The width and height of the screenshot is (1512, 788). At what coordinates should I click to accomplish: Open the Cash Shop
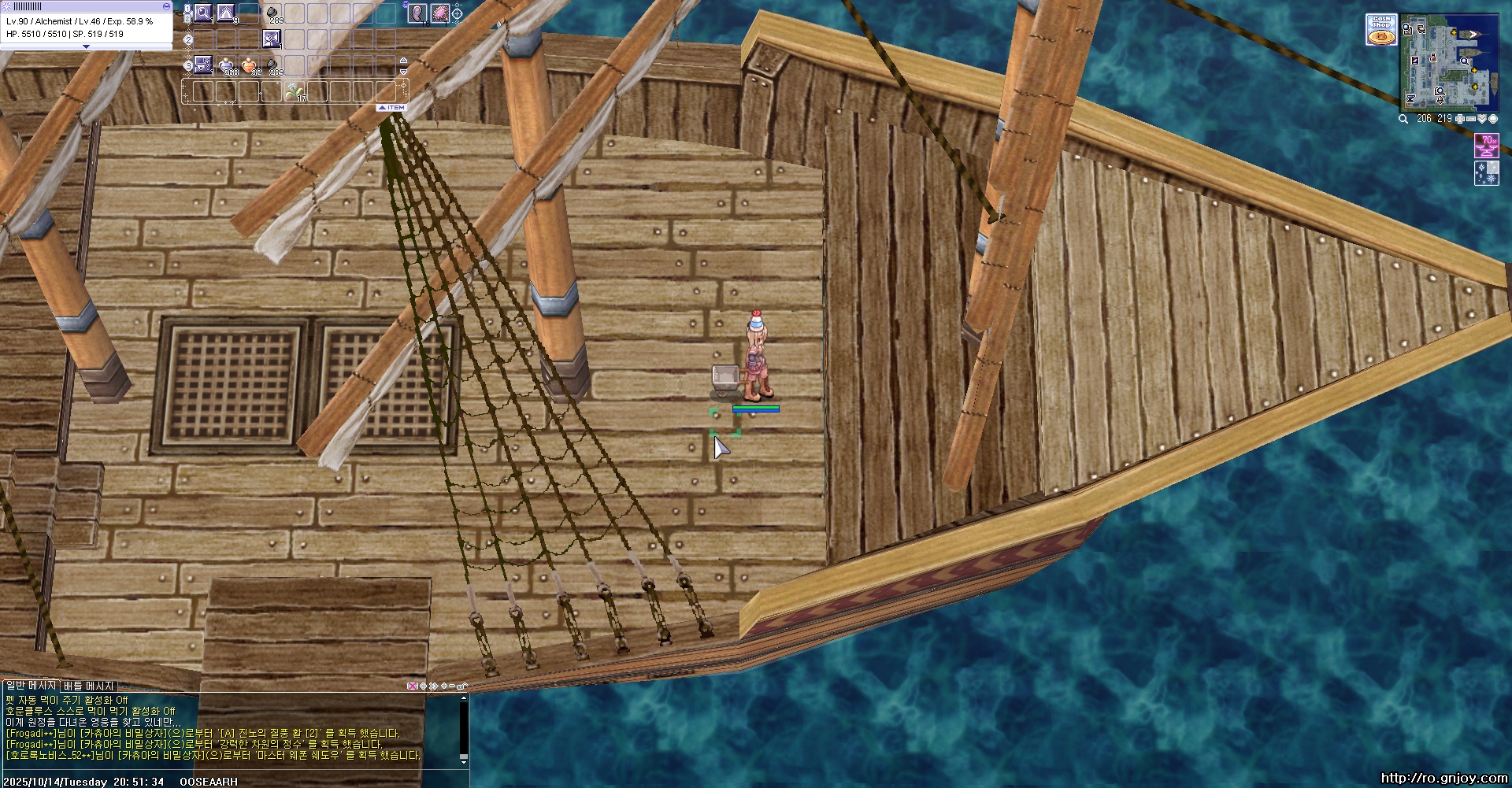[x=1380, y=30]
